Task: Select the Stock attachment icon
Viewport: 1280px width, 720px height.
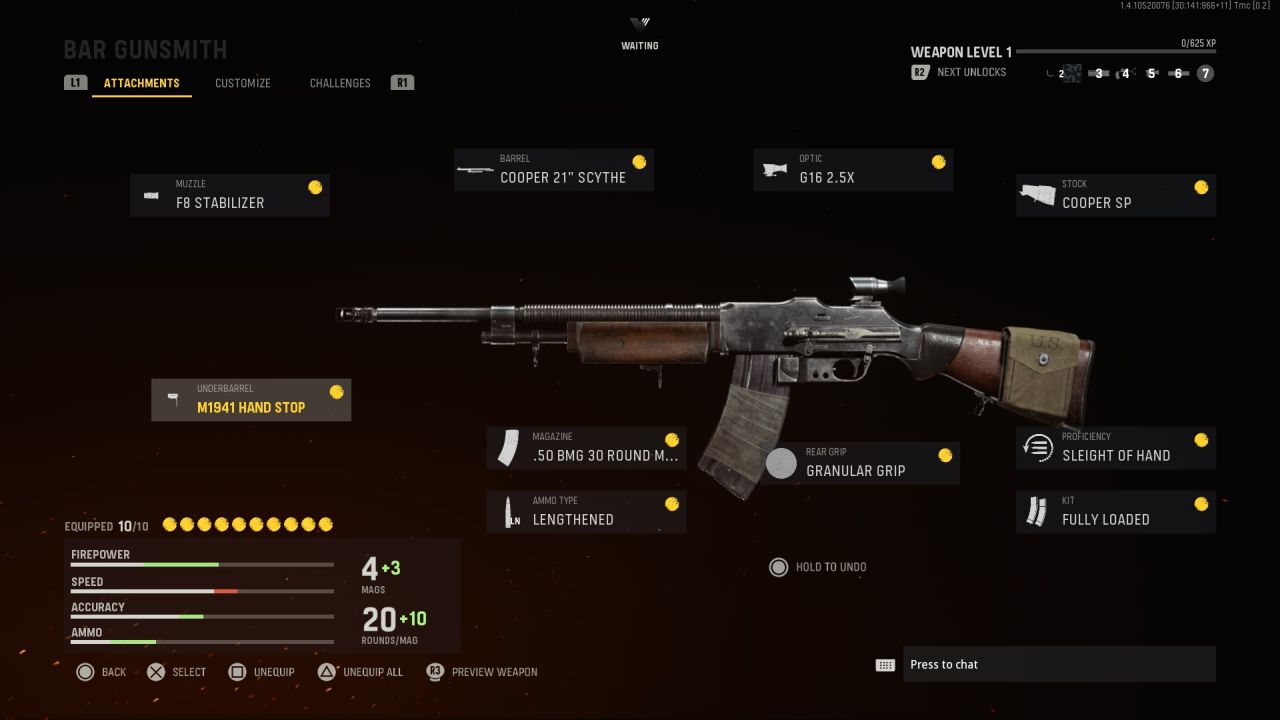Action: 1037,194
